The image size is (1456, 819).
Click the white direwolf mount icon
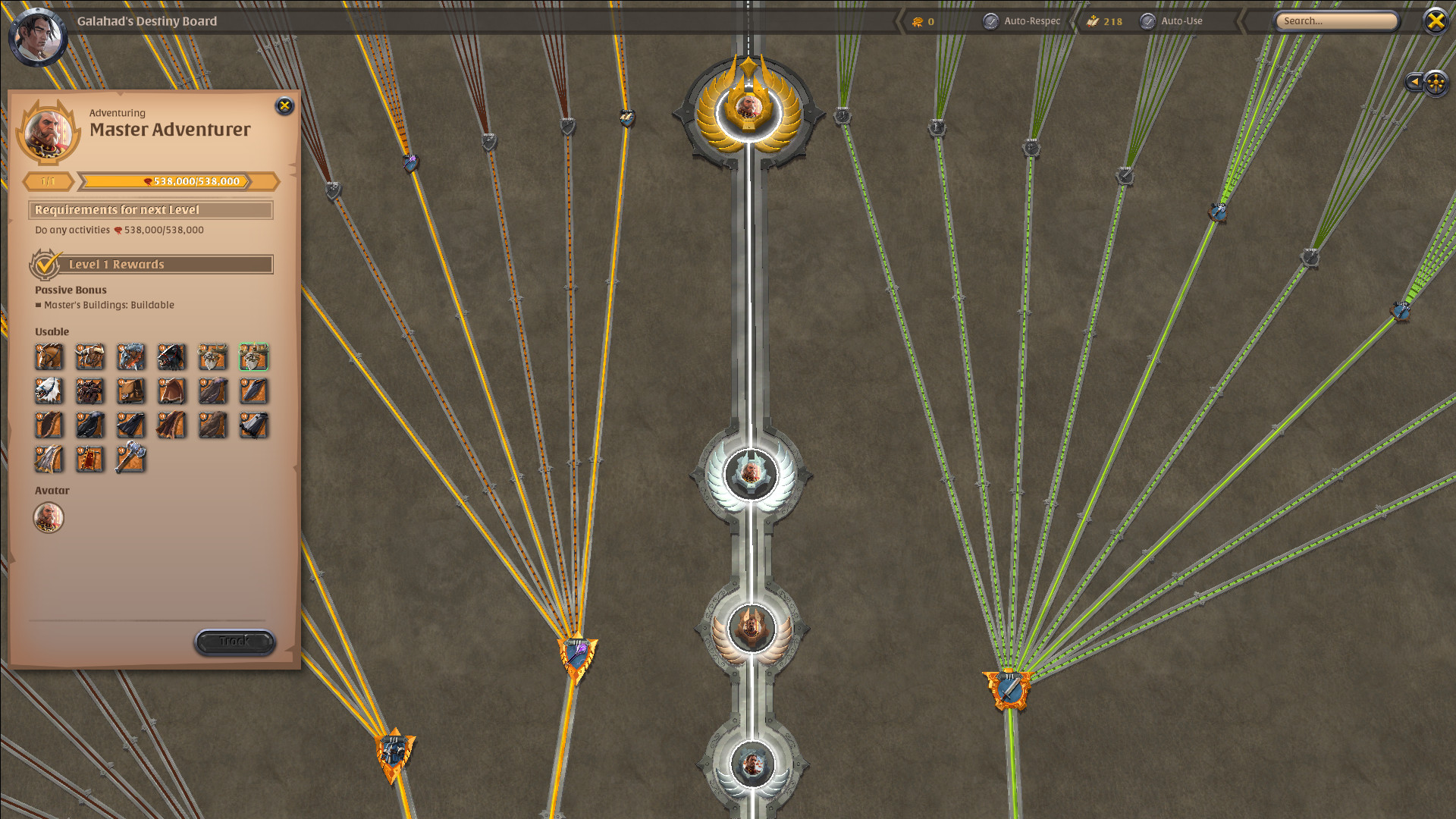[x=49, y=391]
